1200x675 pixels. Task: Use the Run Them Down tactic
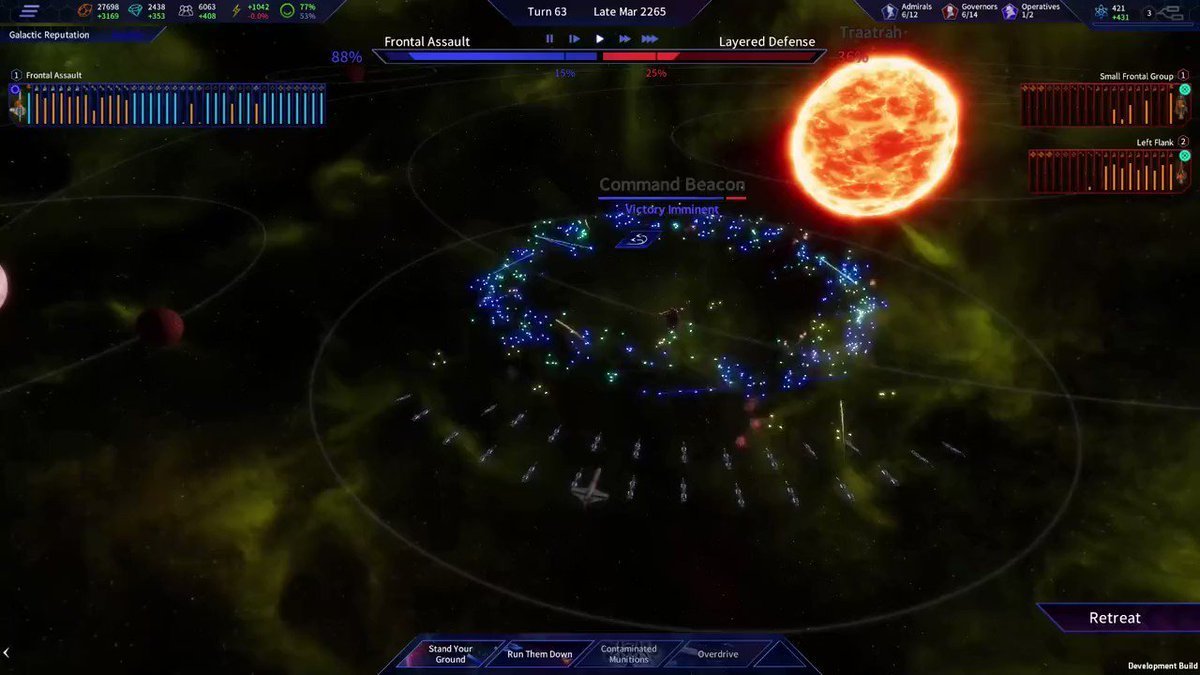point(539,654)
